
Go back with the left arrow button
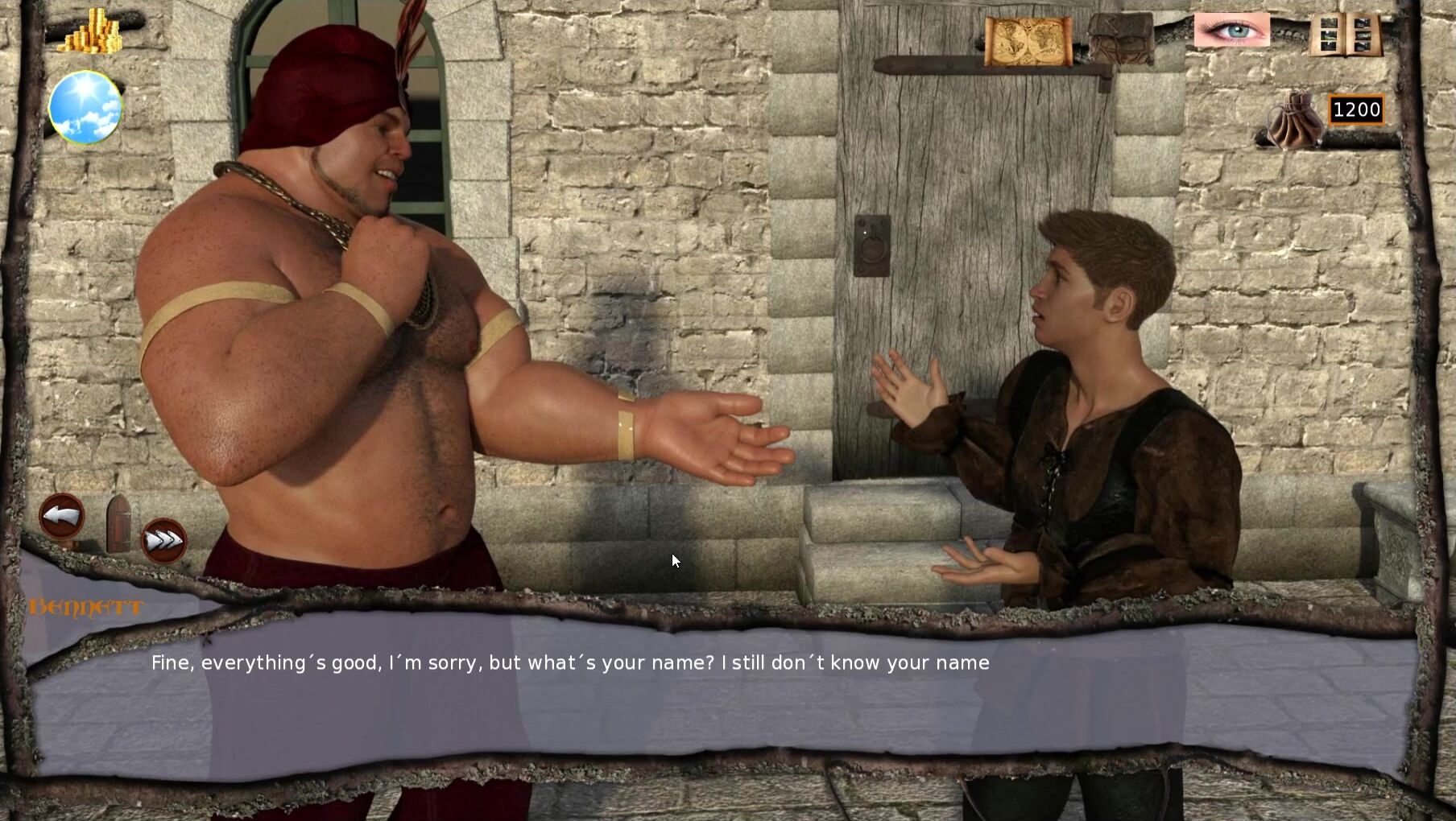click(62, 516)
